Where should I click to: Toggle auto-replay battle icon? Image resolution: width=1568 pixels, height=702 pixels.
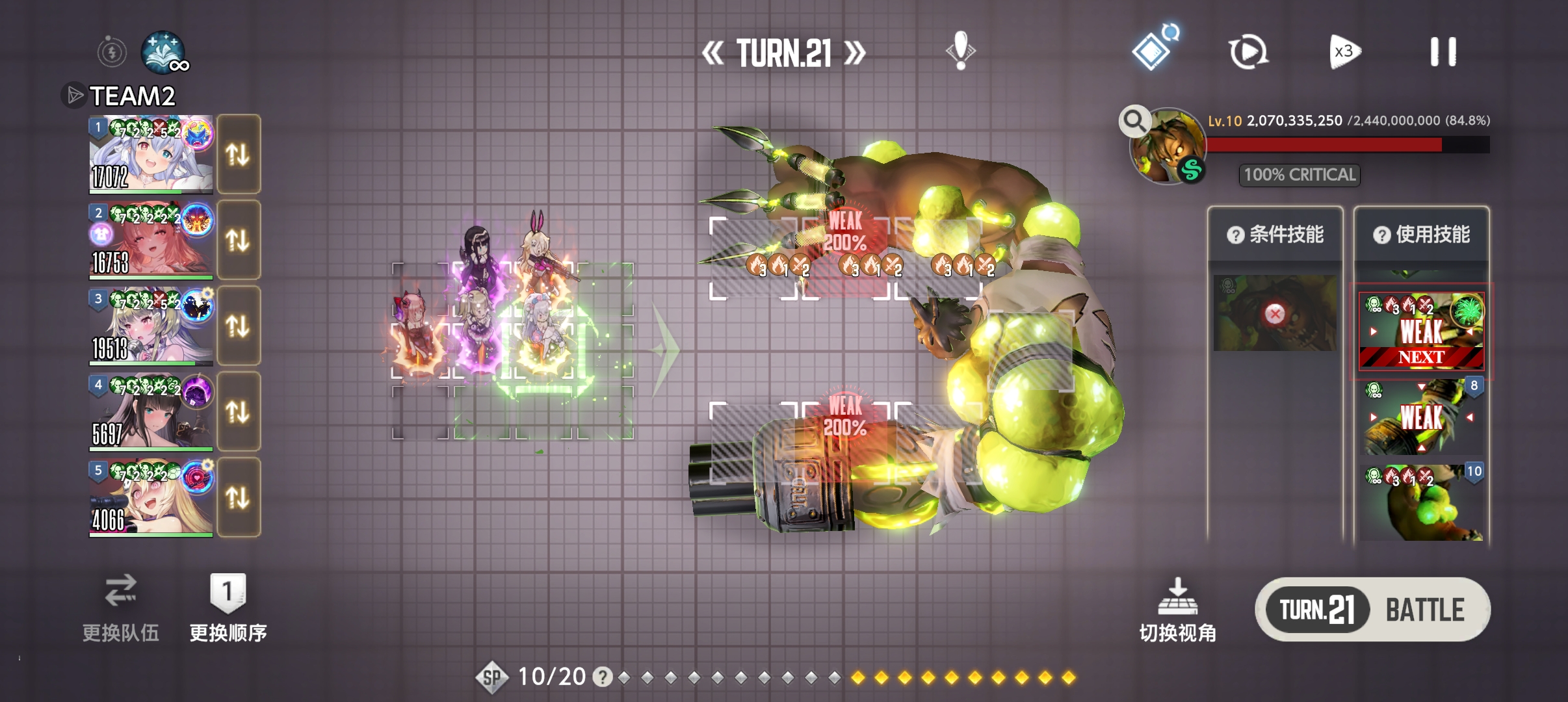tap(1248, 52)
